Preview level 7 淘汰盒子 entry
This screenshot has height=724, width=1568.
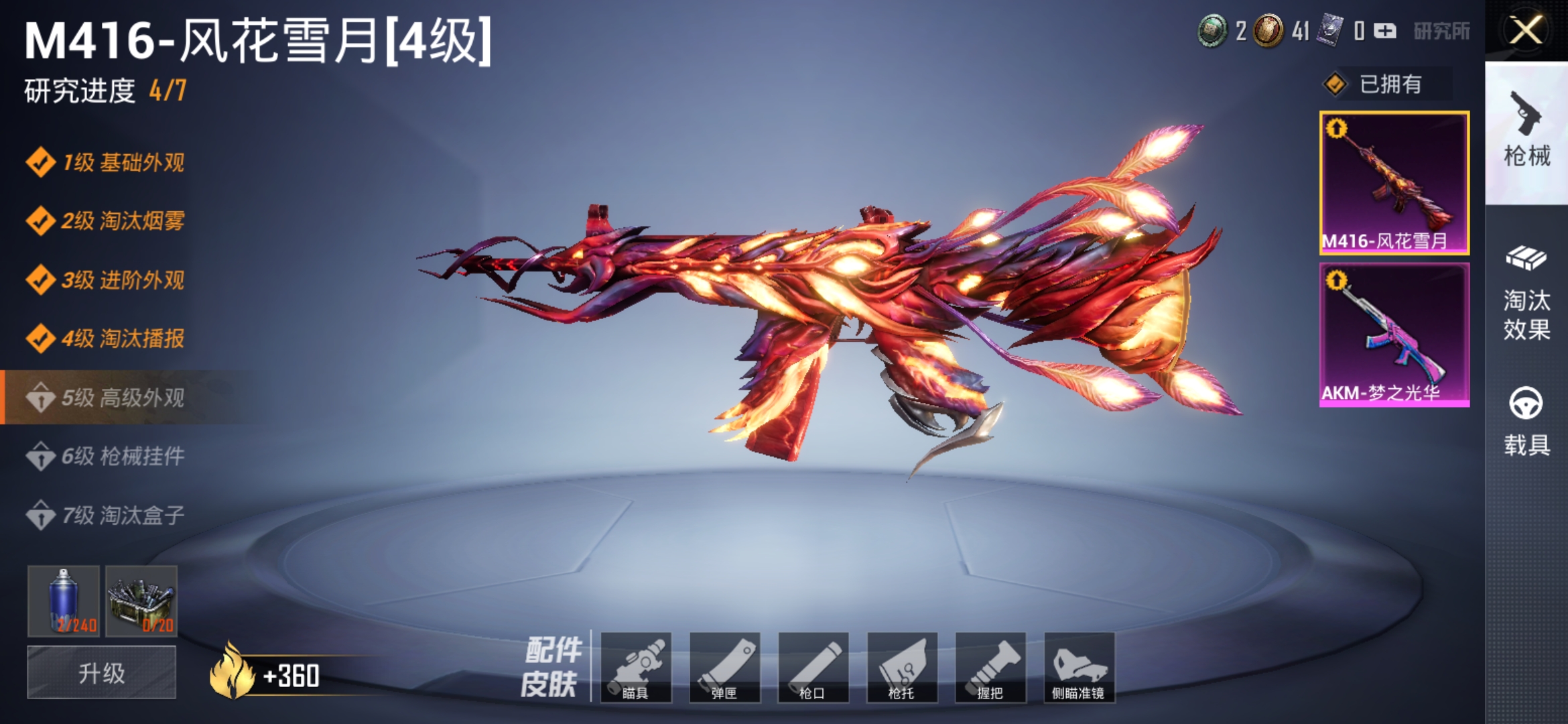[x=107, y=516]
